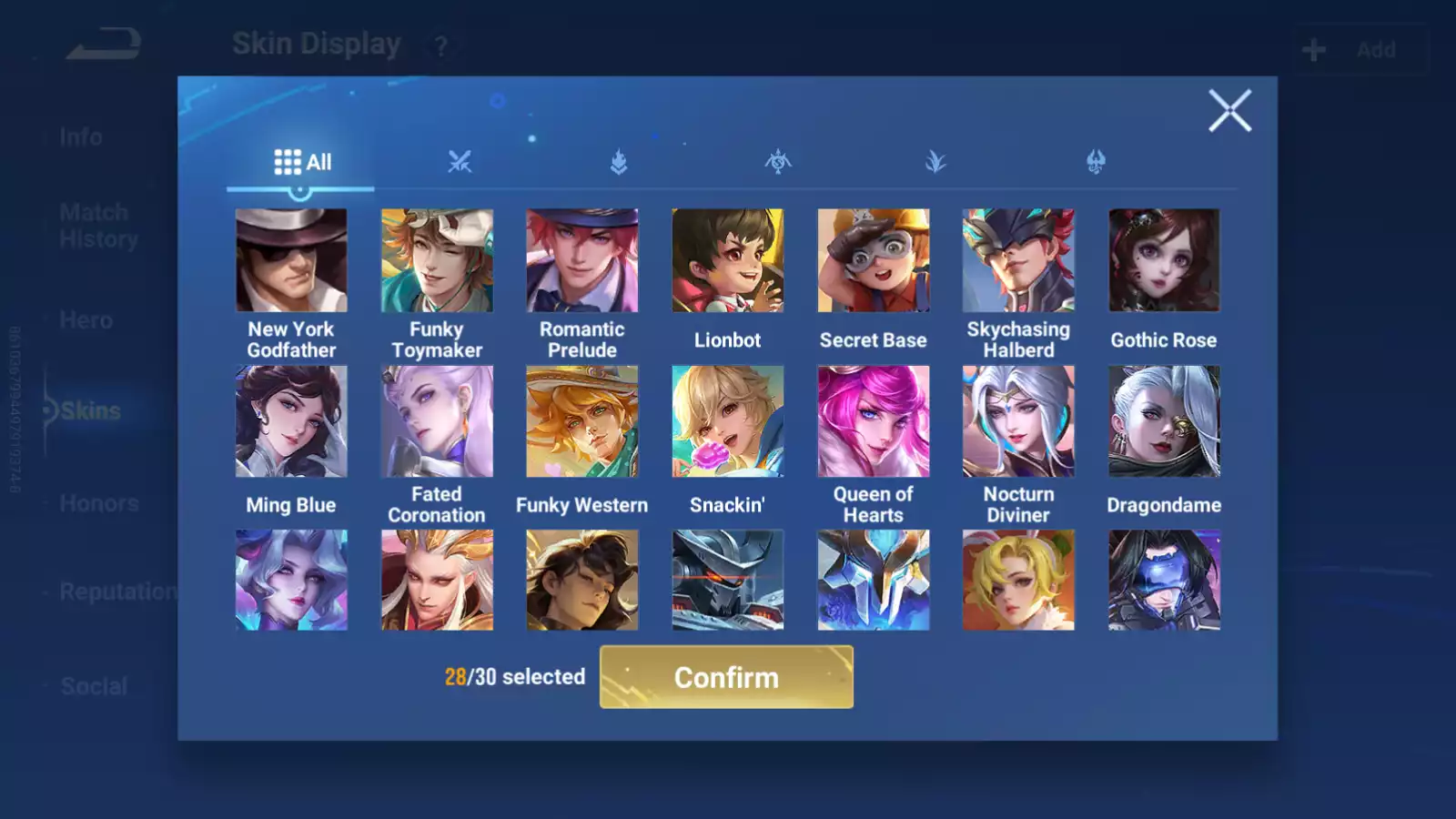The image size is (1456, 819).
Task: Choose the Fated Coronation skin
Action: pyautogui.click(x=437, y=421)
